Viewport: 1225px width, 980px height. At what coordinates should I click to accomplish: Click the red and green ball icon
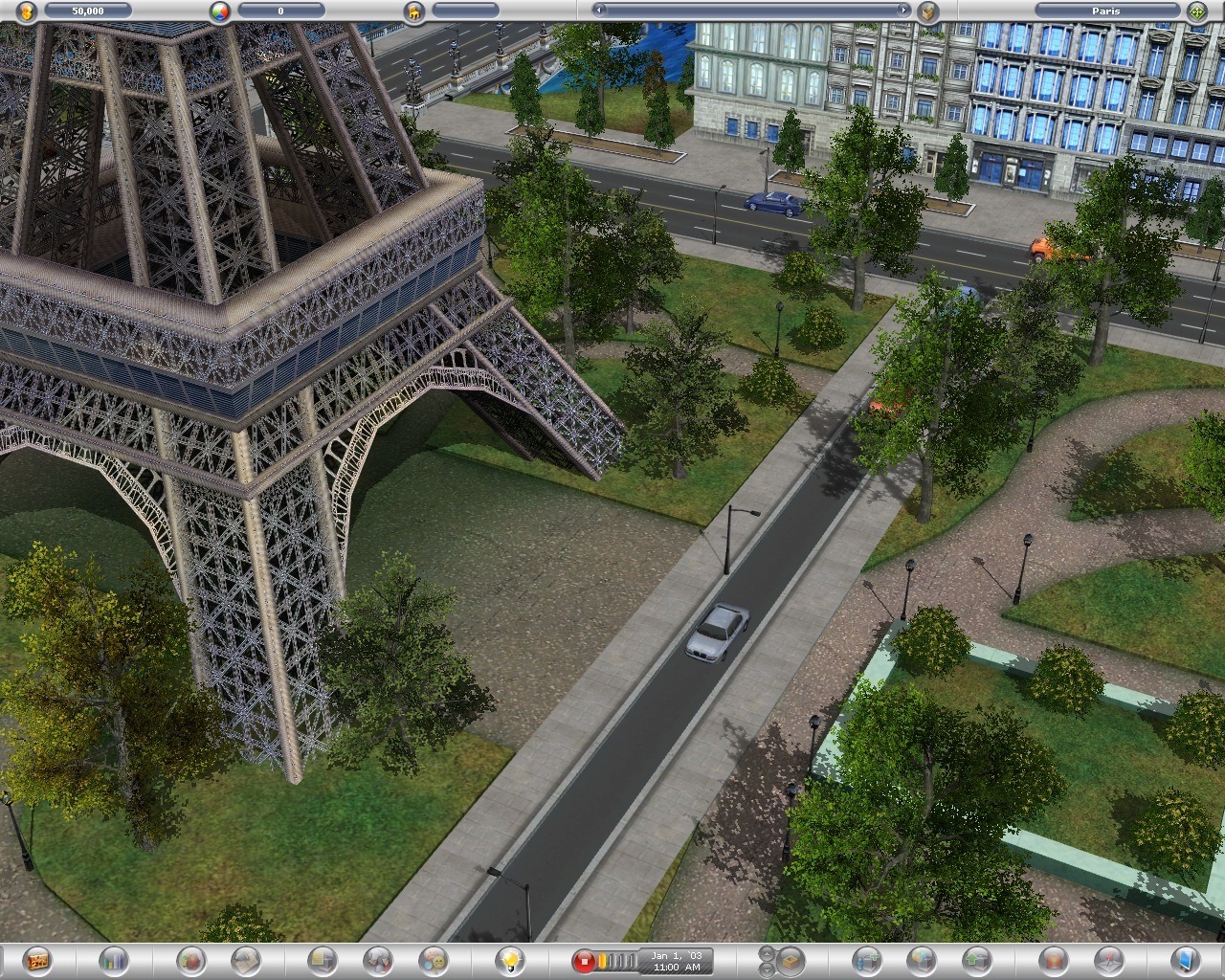point(191,959)
